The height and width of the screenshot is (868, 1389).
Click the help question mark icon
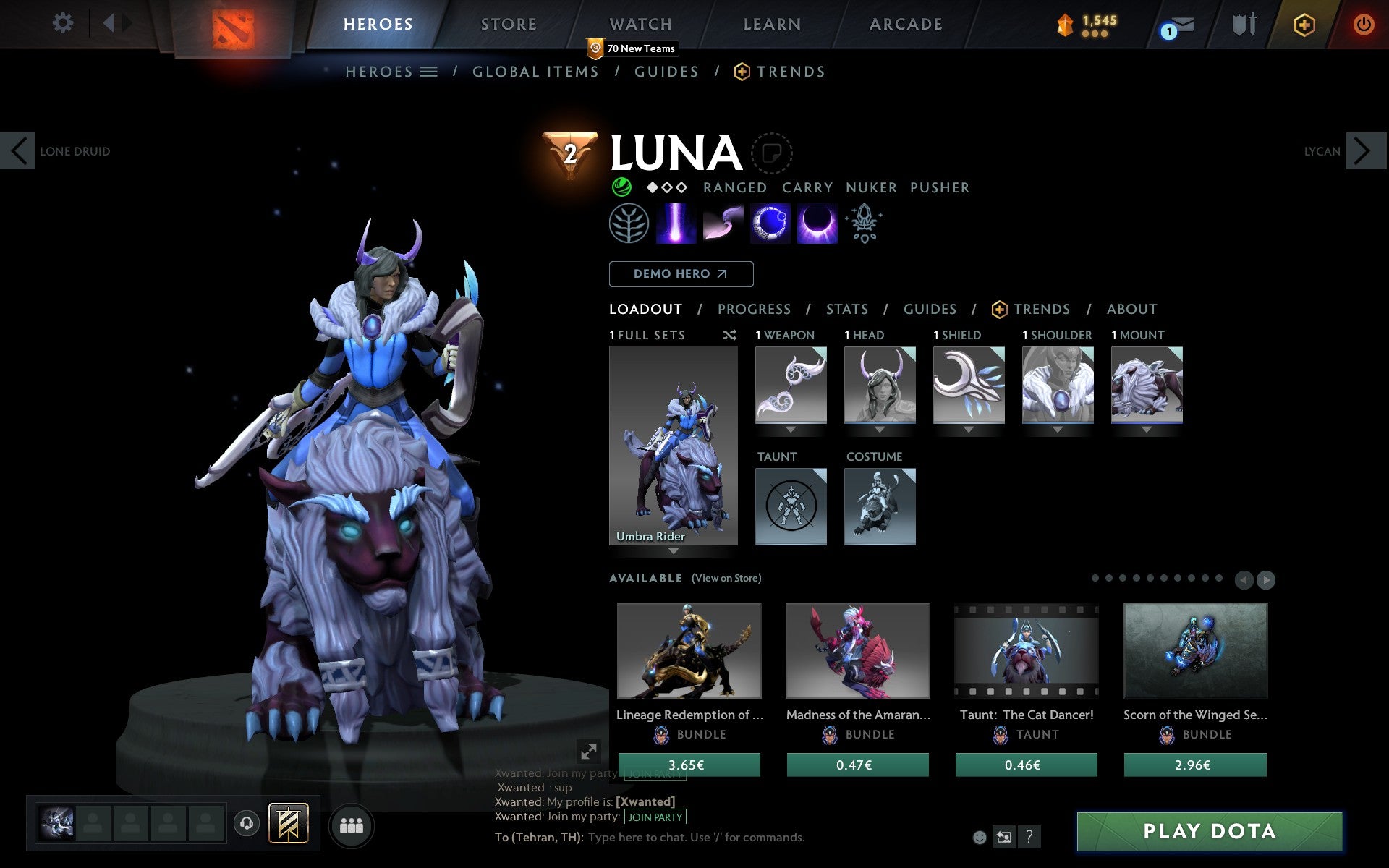point(1030,837)
